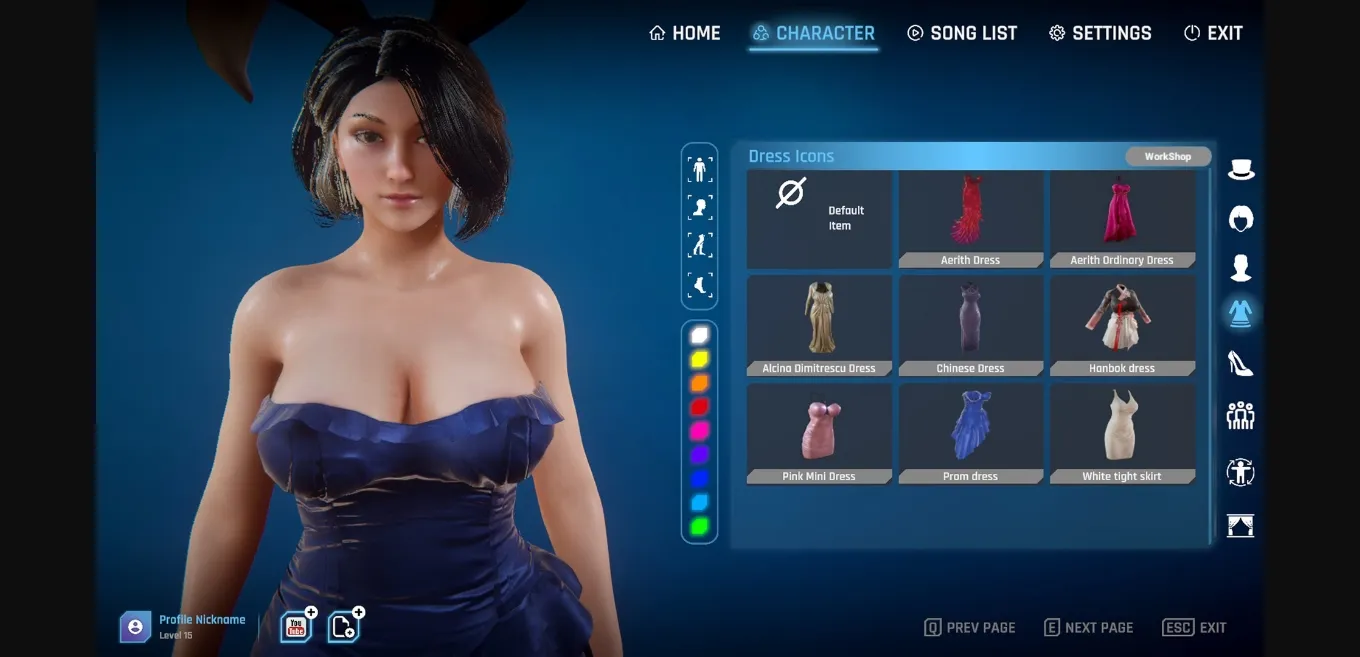Viewport: 1360px width, 657px height.
Task: Open the WorkShop button
Action: click(1168, 157)
